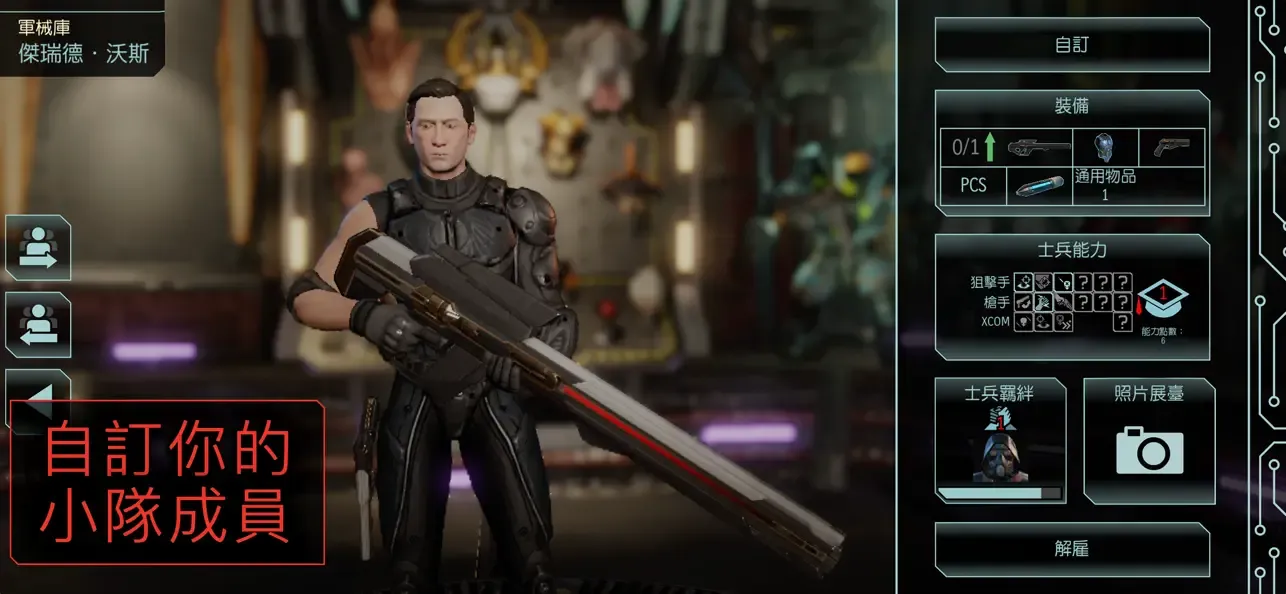The width and height of the screenshot is (1286, 594).
Task: Open the PCS slot
Action: pos(973,186)
